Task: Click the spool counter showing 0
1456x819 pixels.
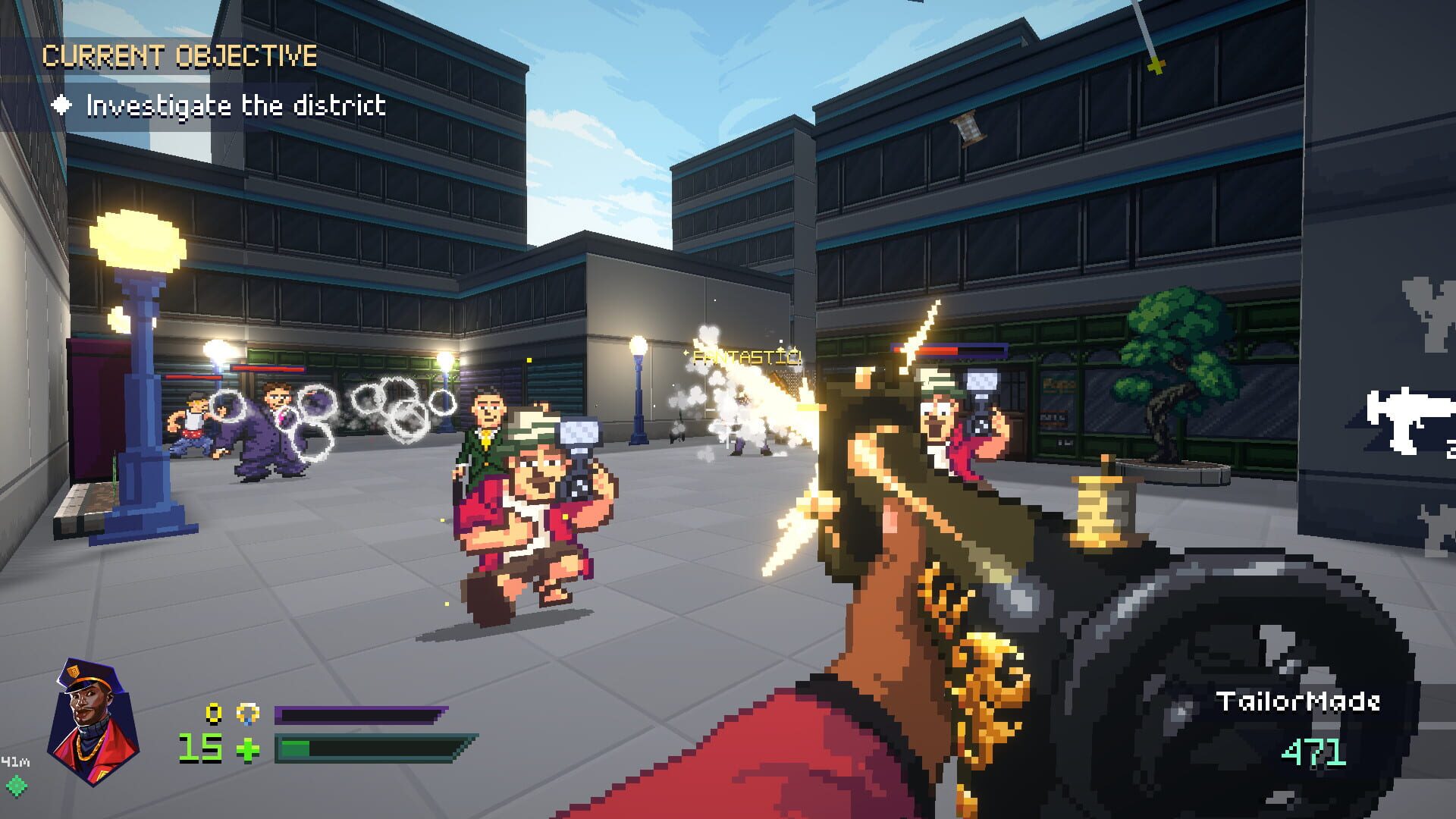Action: tap(213, 711)
